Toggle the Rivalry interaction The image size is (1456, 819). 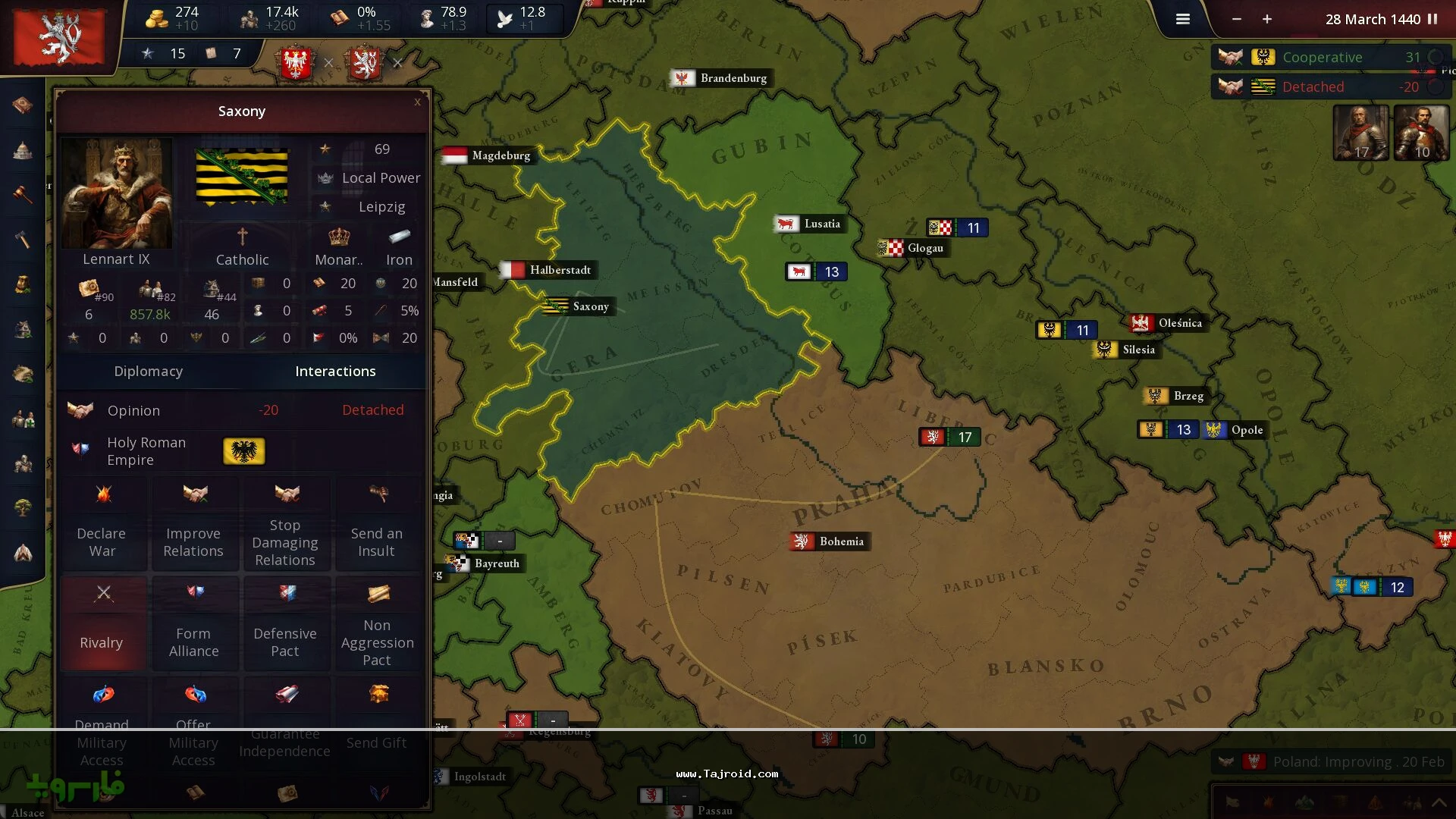click(x=102, y=623)
